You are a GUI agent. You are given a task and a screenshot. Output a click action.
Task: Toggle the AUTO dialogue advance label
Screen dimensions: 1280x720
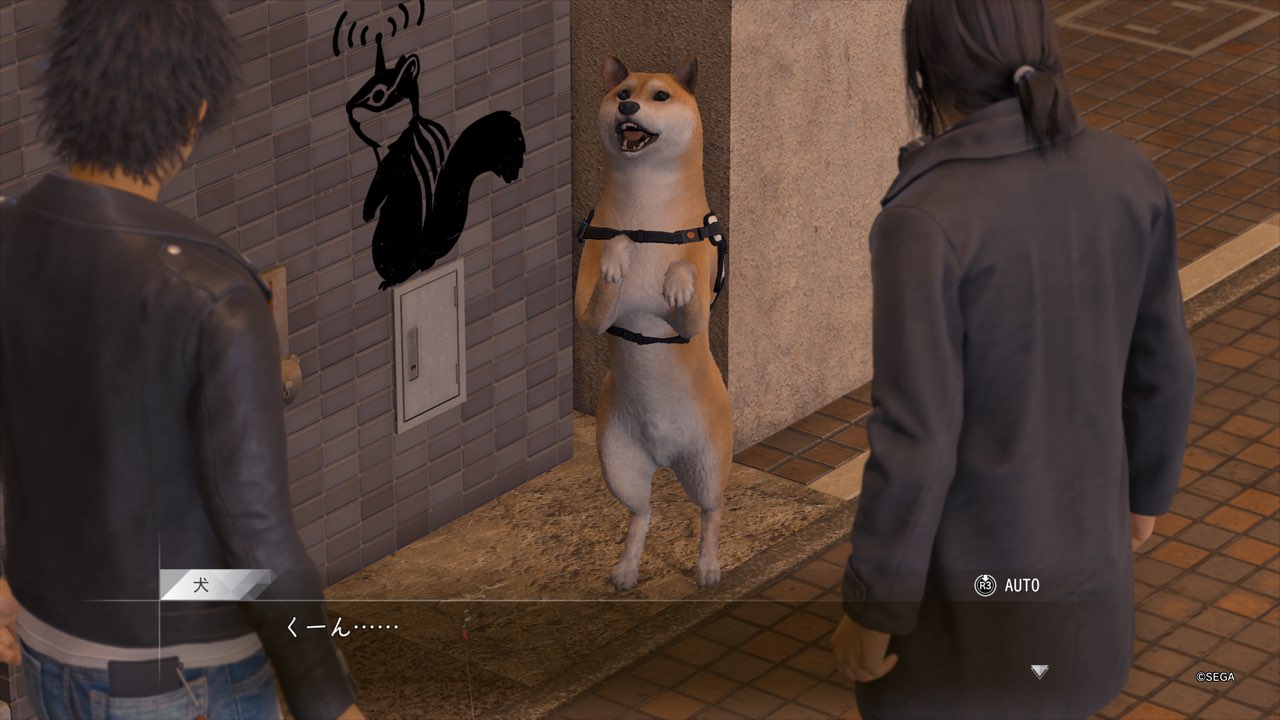[x=1021, y=585]
